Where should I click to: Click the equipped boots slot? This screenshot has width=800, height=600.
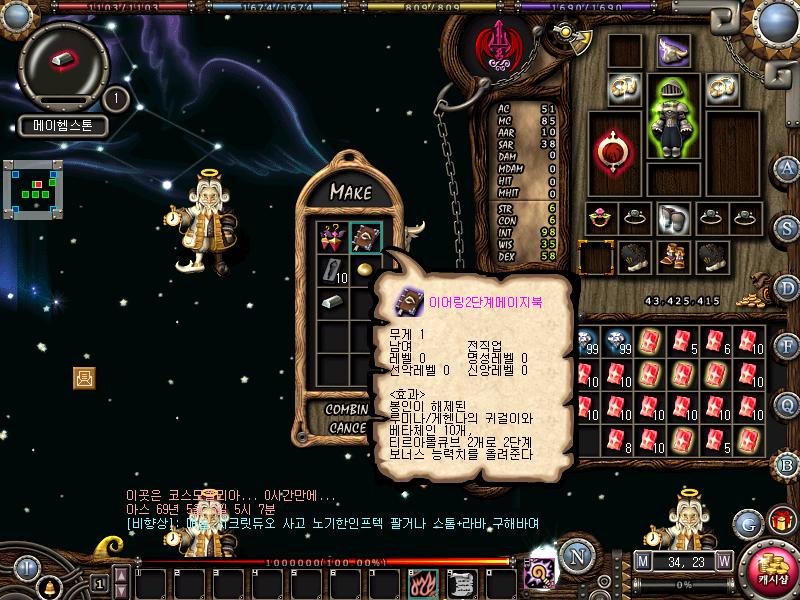click(x=672, y=256)
